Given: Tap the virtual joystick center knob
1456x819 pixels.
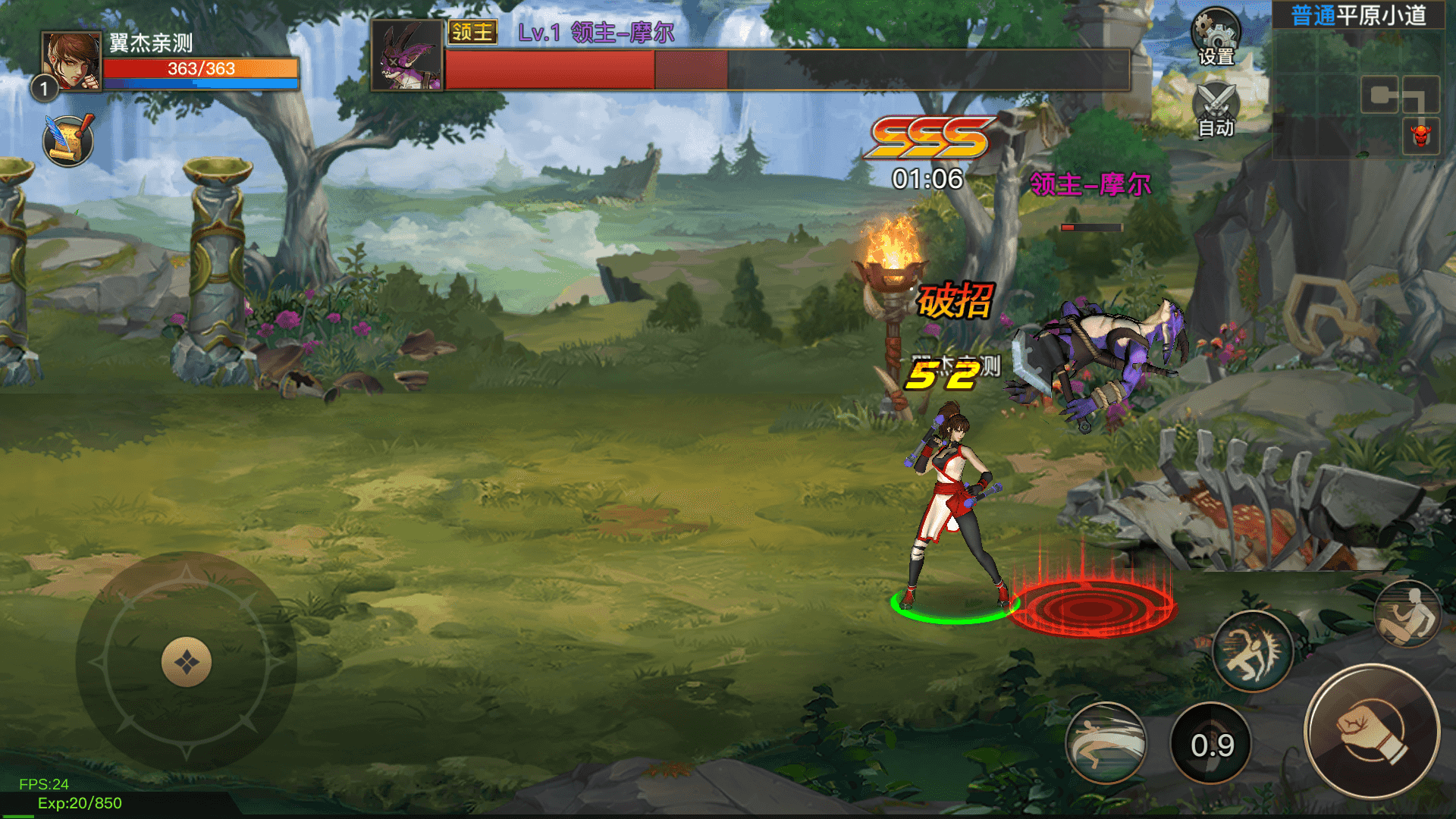Looking at the screenshot, I should click(x=187, y=662).
